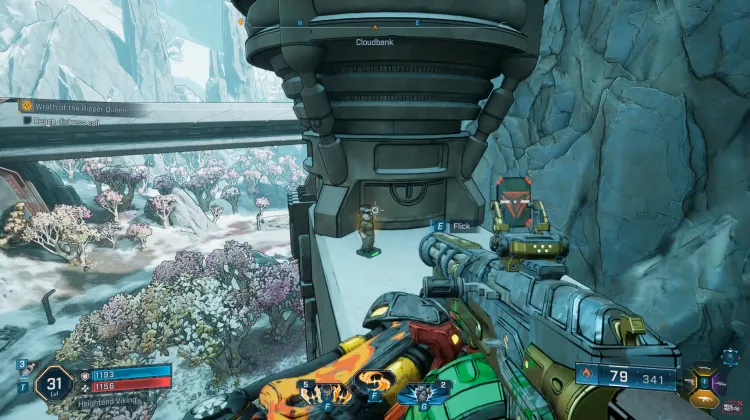Screen dimensions: 750x420
Task: Click the level 31 character badge
Action: (x=52, y=382)
